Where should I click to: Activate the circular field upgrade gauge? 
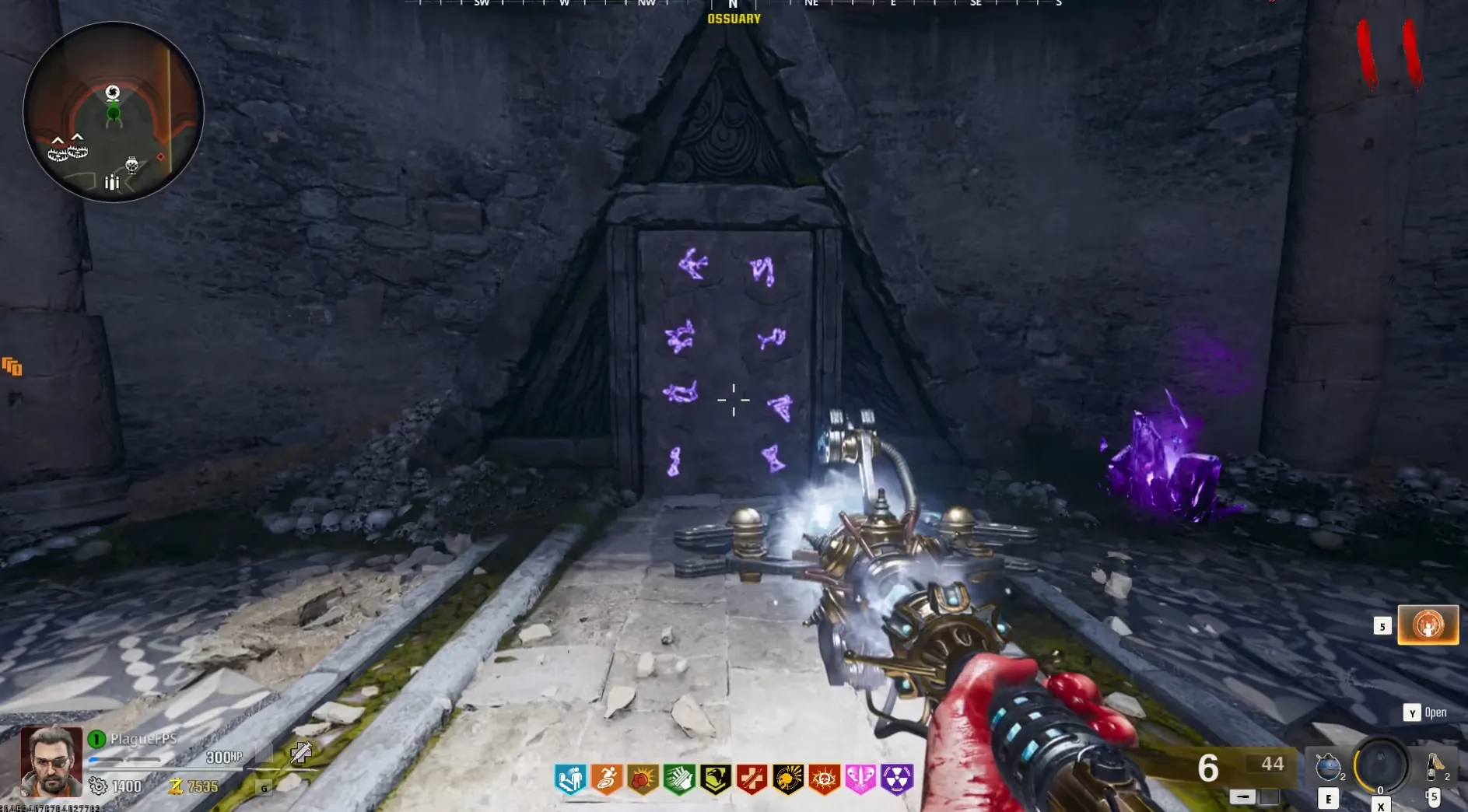coord(1381,765)
